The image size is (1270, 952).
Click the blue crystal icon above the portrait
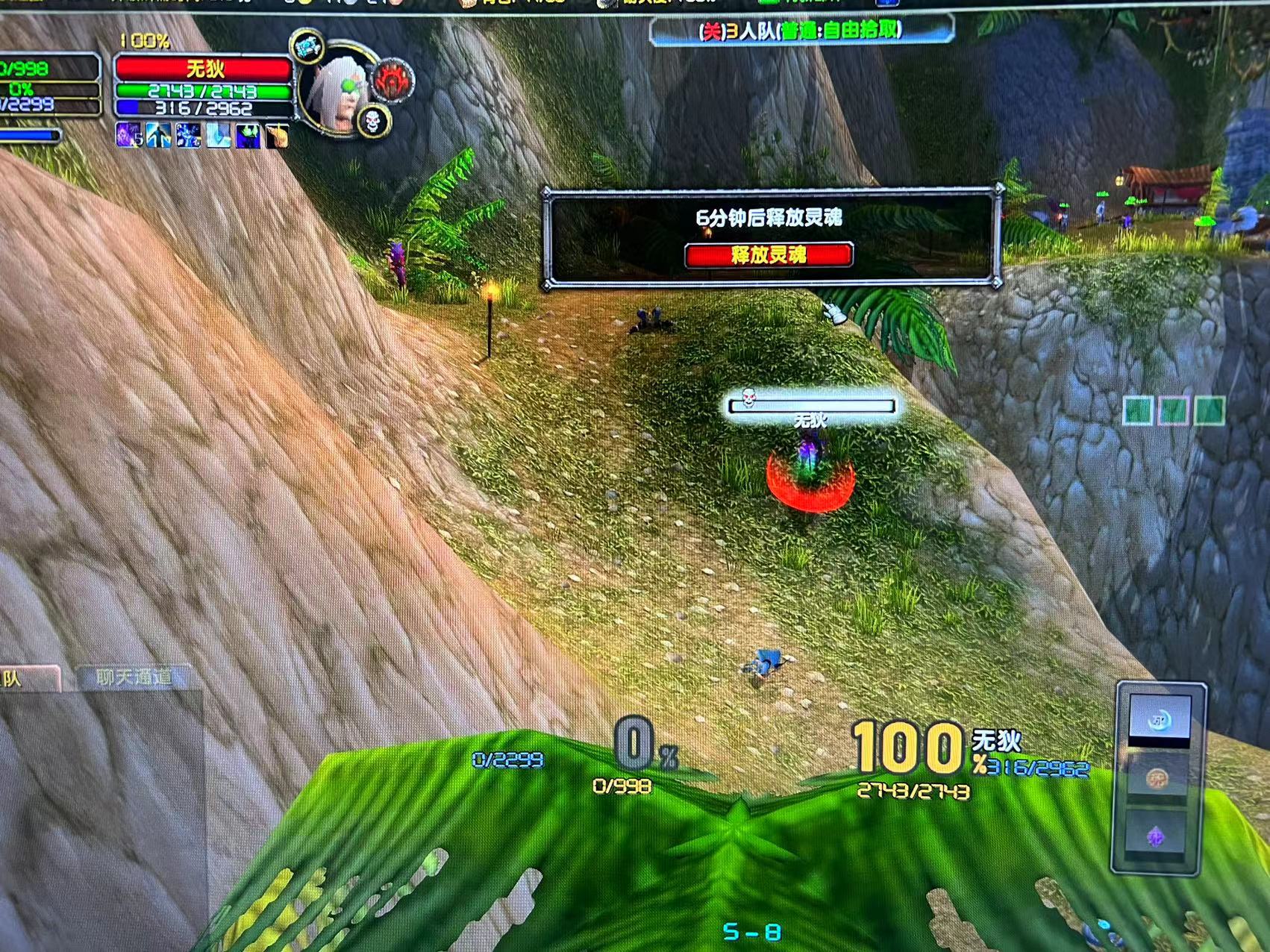click(307, 48)
